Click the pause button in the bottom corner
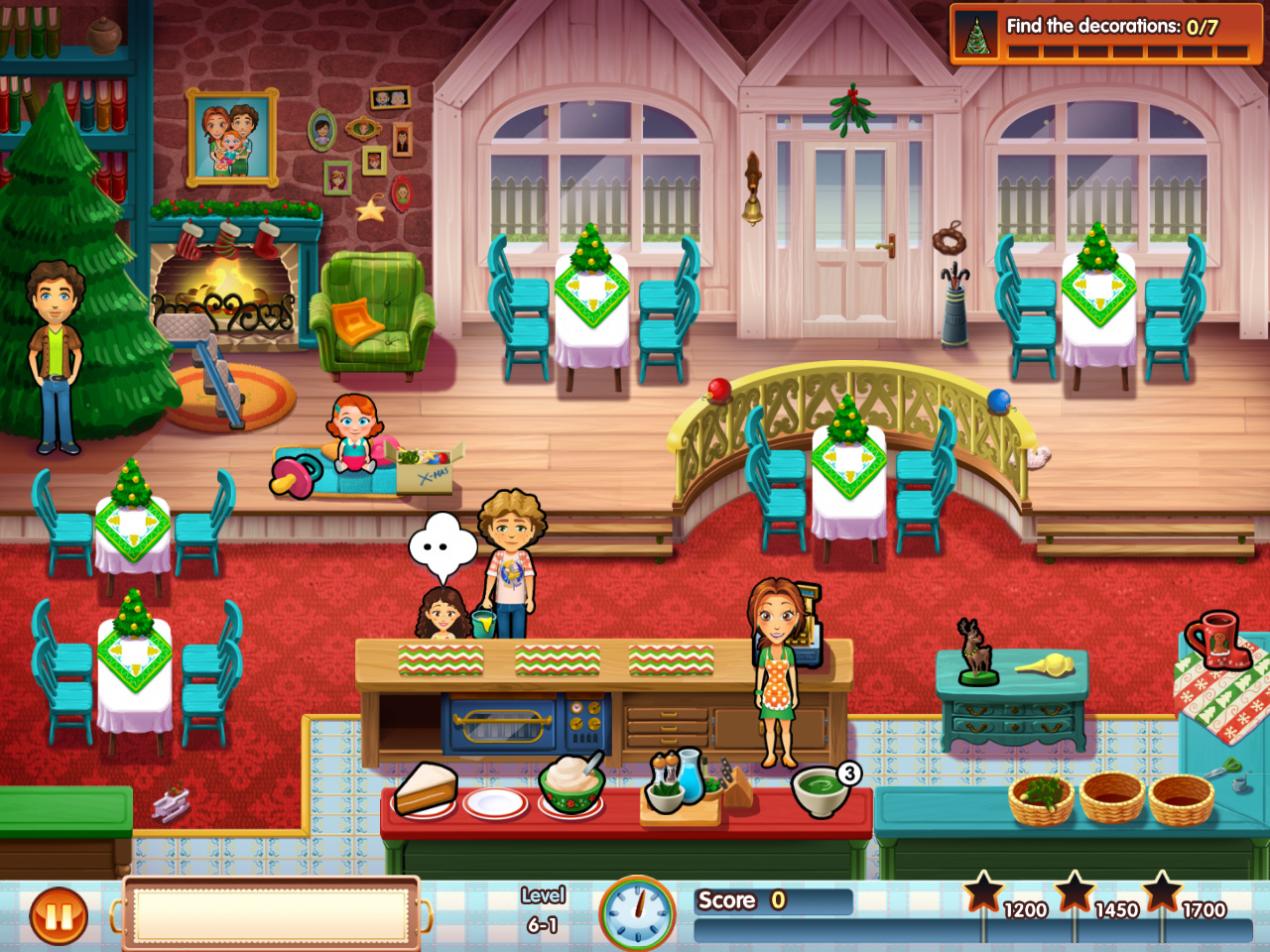Screen dimensions: 1270x952 [57, 916]
